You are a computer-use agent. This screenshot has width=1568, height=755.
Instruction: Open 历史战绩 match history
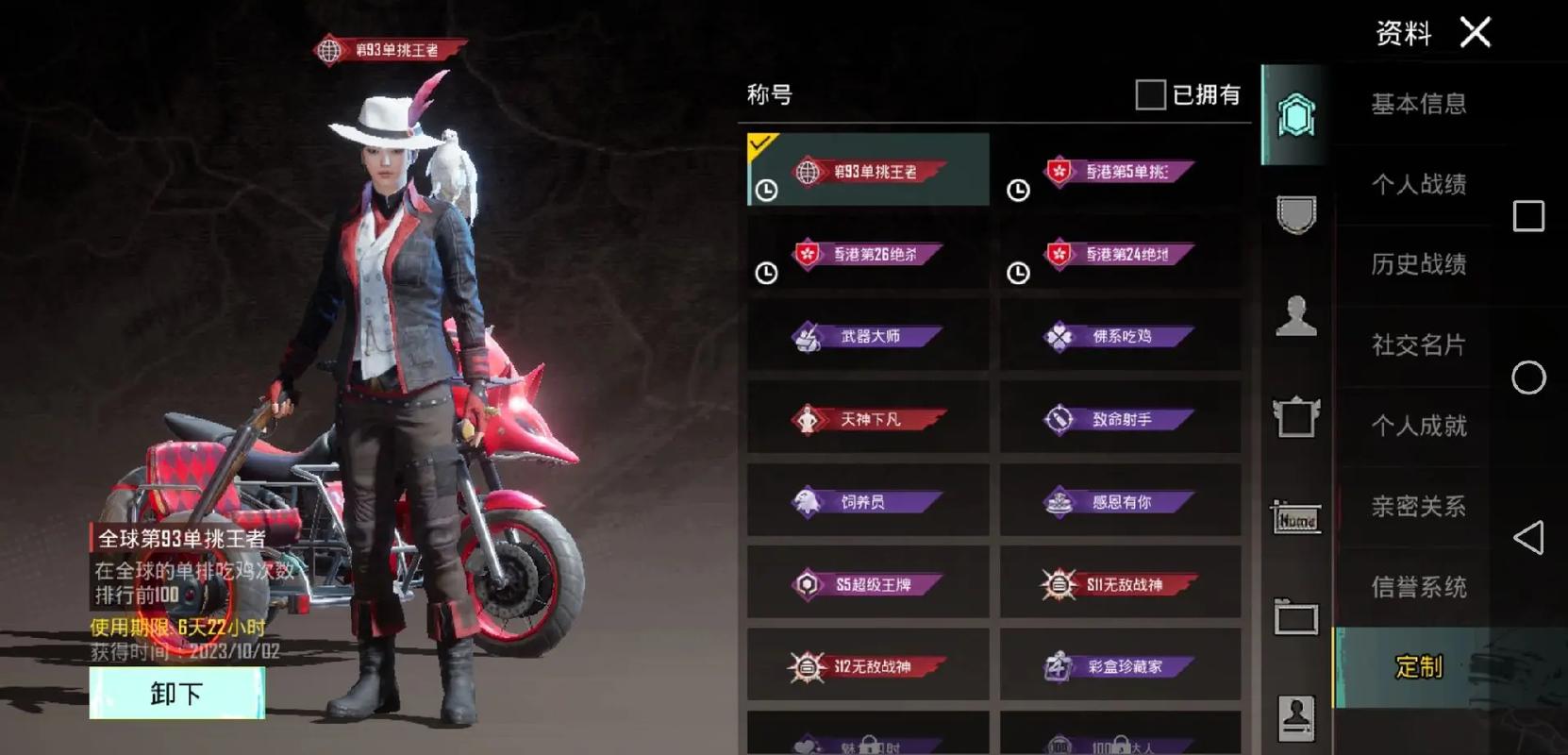tap(1418, 264)
